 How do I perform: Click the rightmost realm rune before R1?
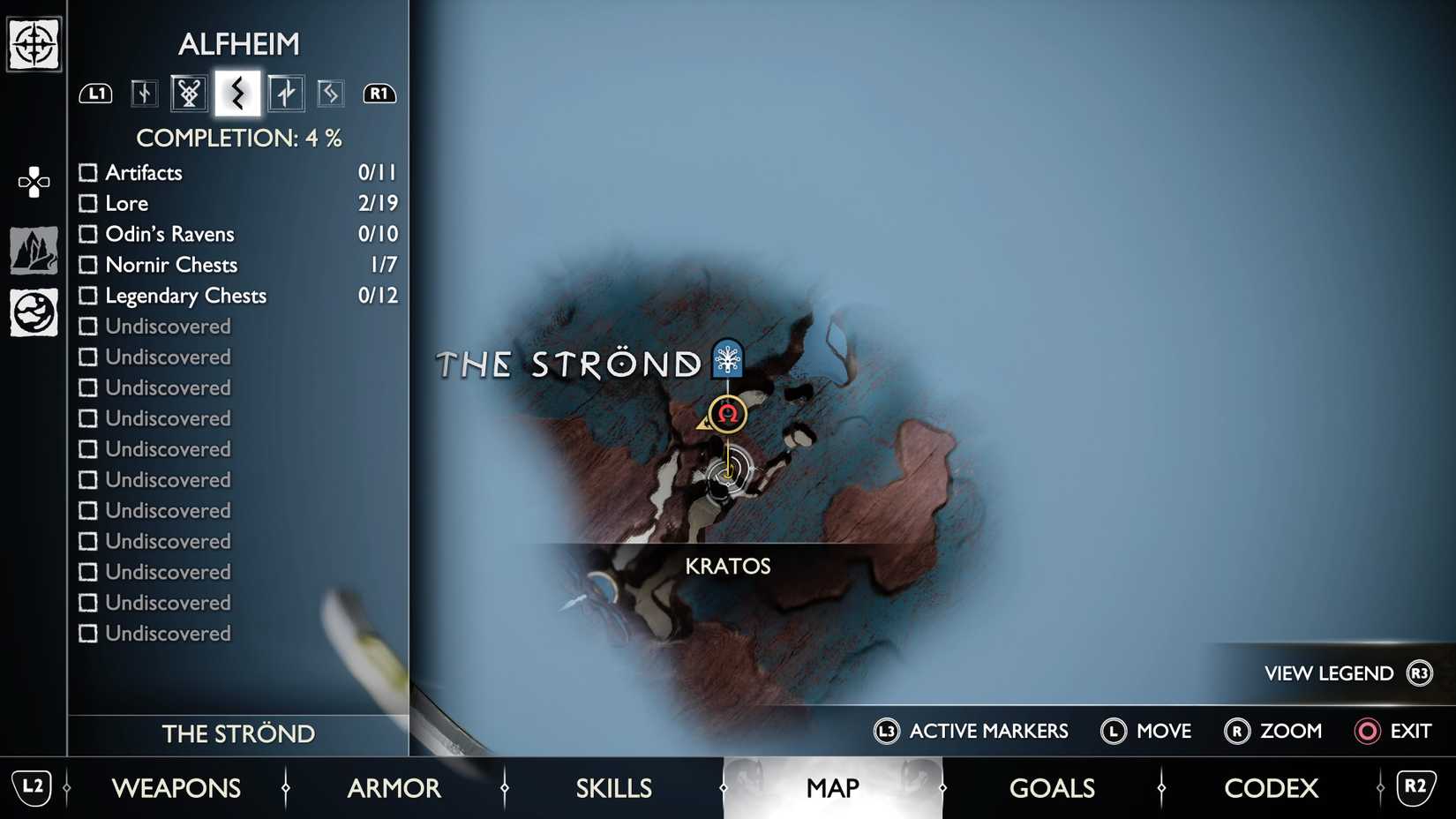(330, 92)
